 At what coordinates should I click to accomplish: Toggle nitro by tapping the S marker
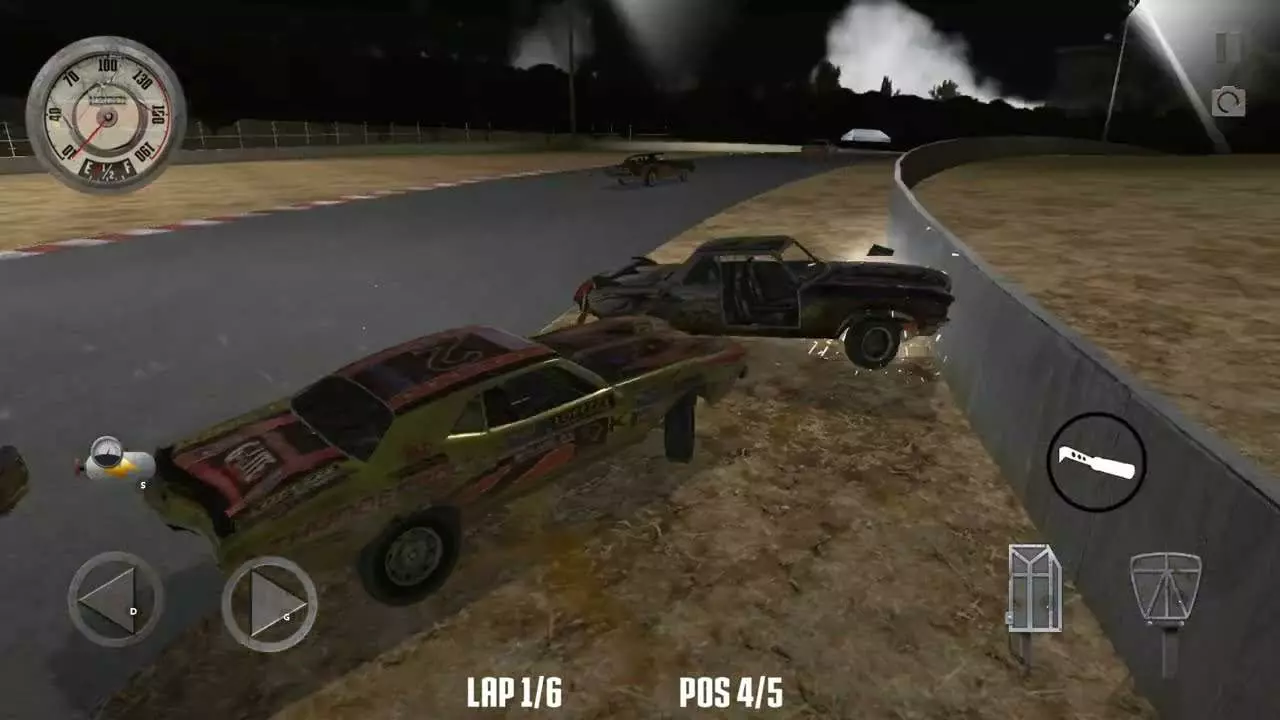142,484
